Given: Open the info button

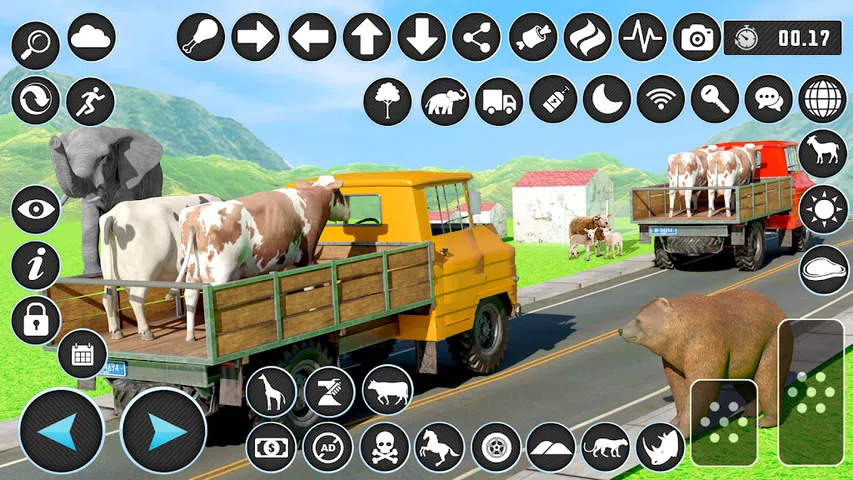Looking at the screenshot, I should click(x=36, y=265).
